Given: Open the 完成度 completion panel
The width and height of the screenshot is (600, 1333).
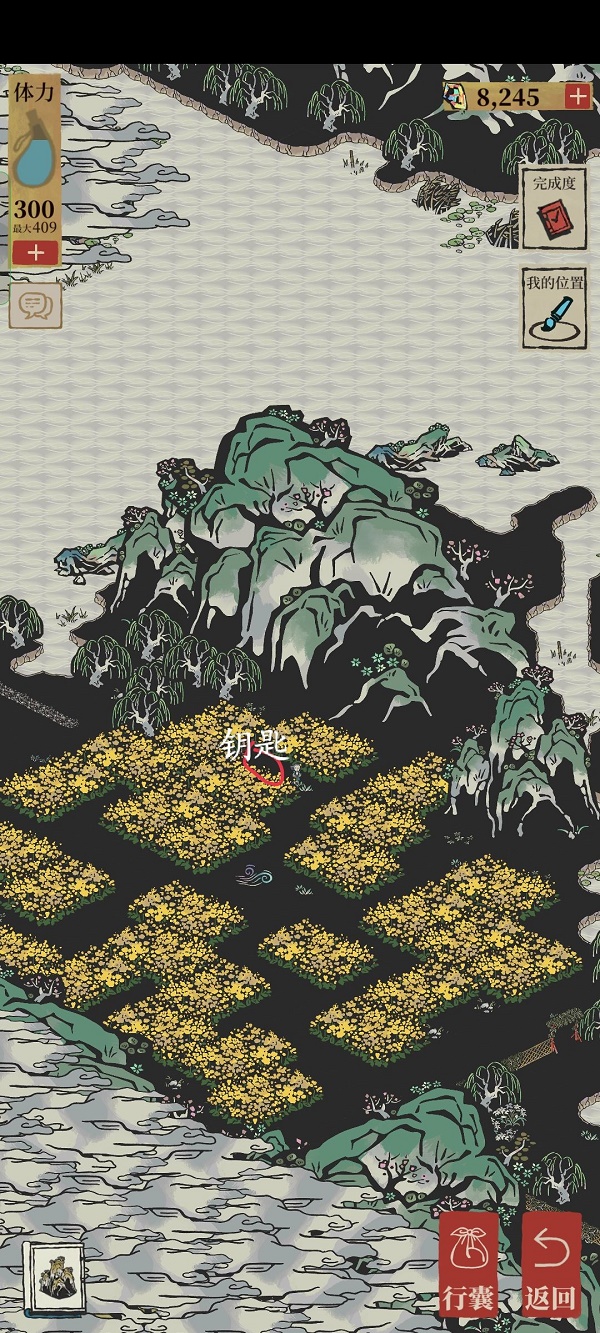Looking at the screenshot, I should coord(552,208).
